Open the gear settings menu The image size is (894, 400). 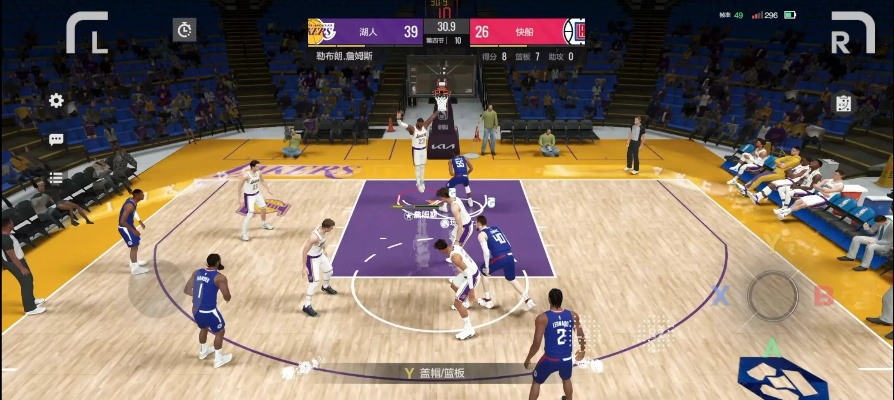(x=56, y=101)
